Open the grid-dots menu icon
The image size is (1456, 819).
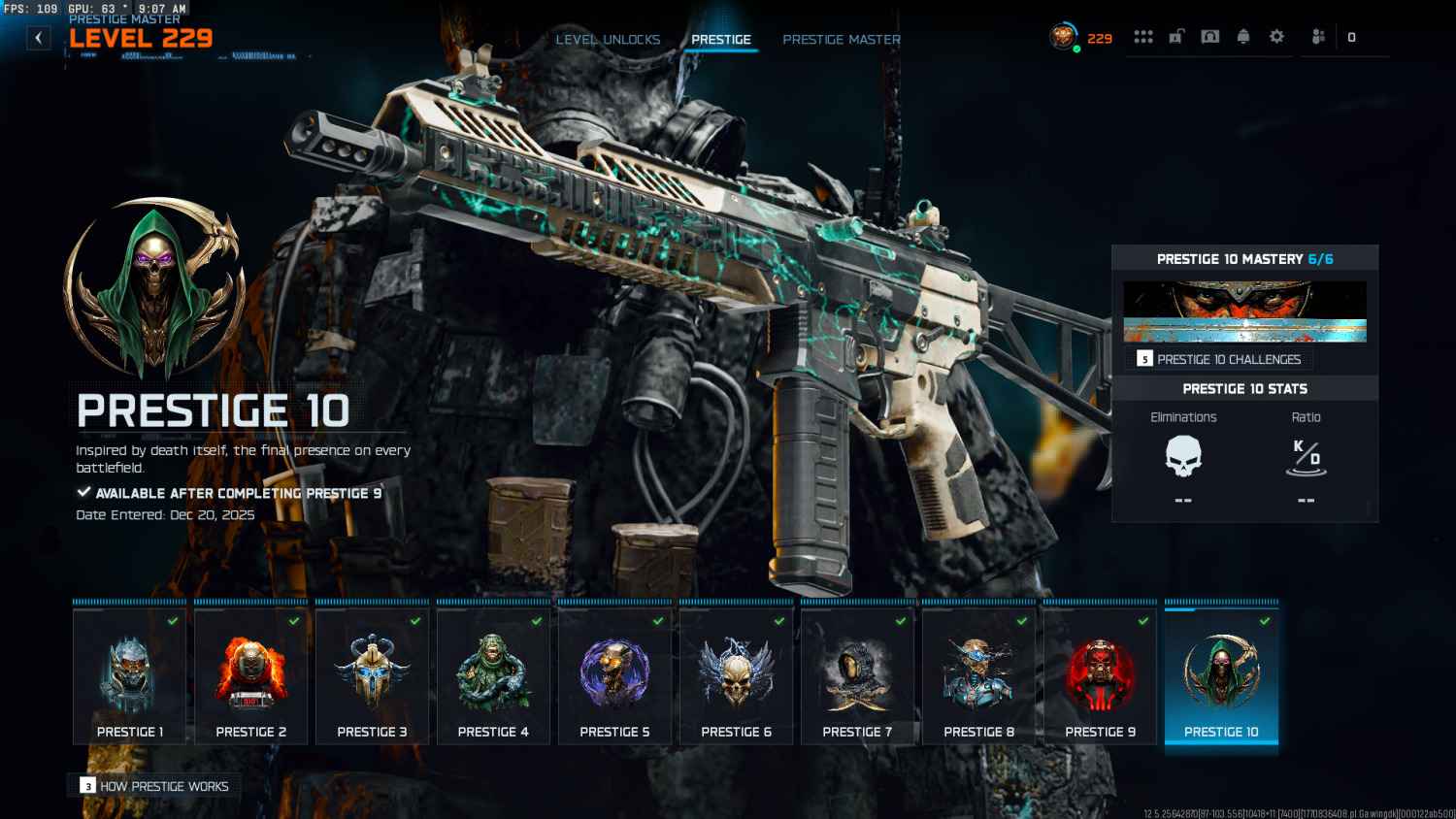tap(1143, 37)
